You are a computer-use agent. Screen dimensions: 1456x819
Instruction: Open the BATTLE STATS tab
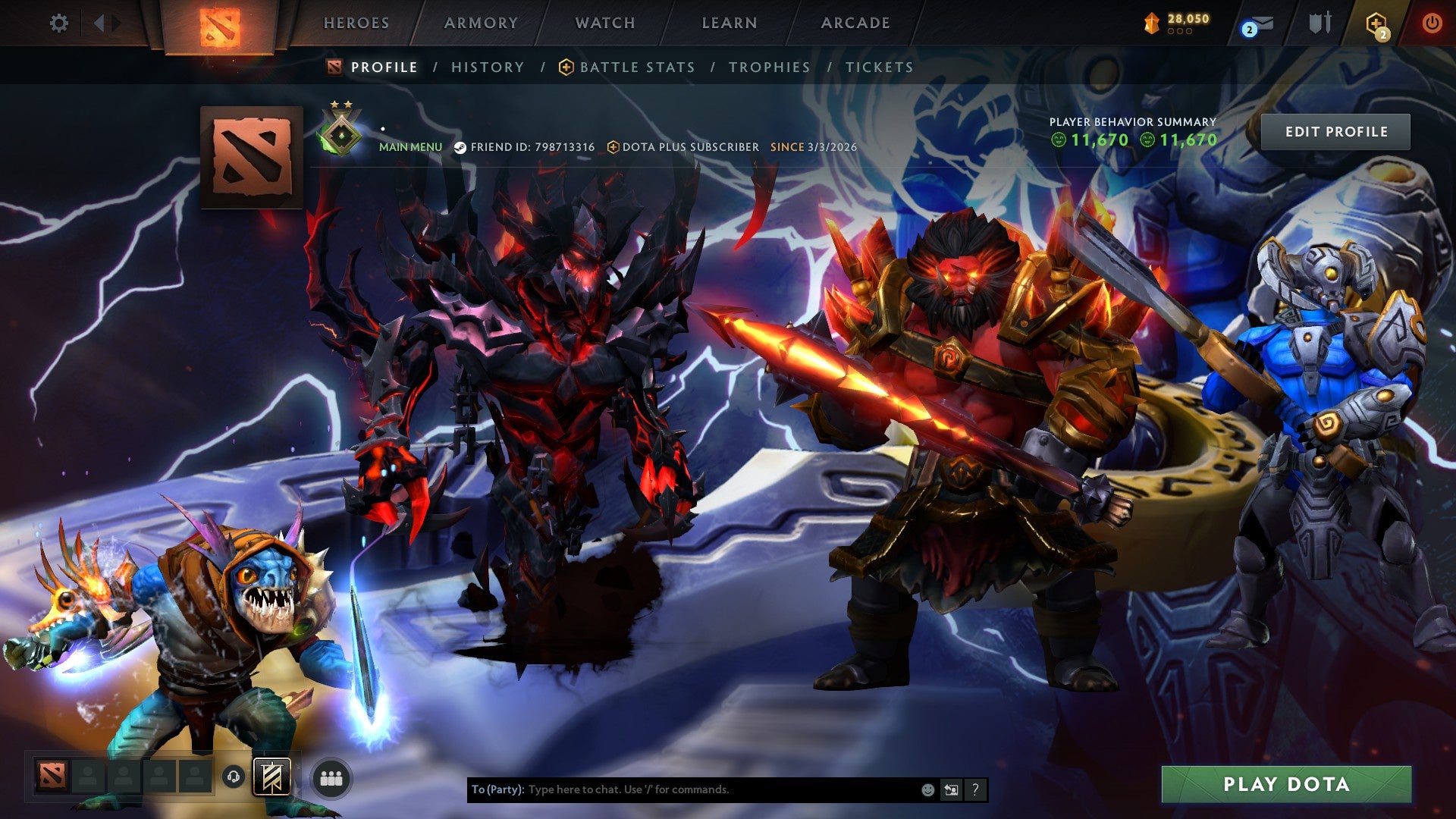[635, 67]
